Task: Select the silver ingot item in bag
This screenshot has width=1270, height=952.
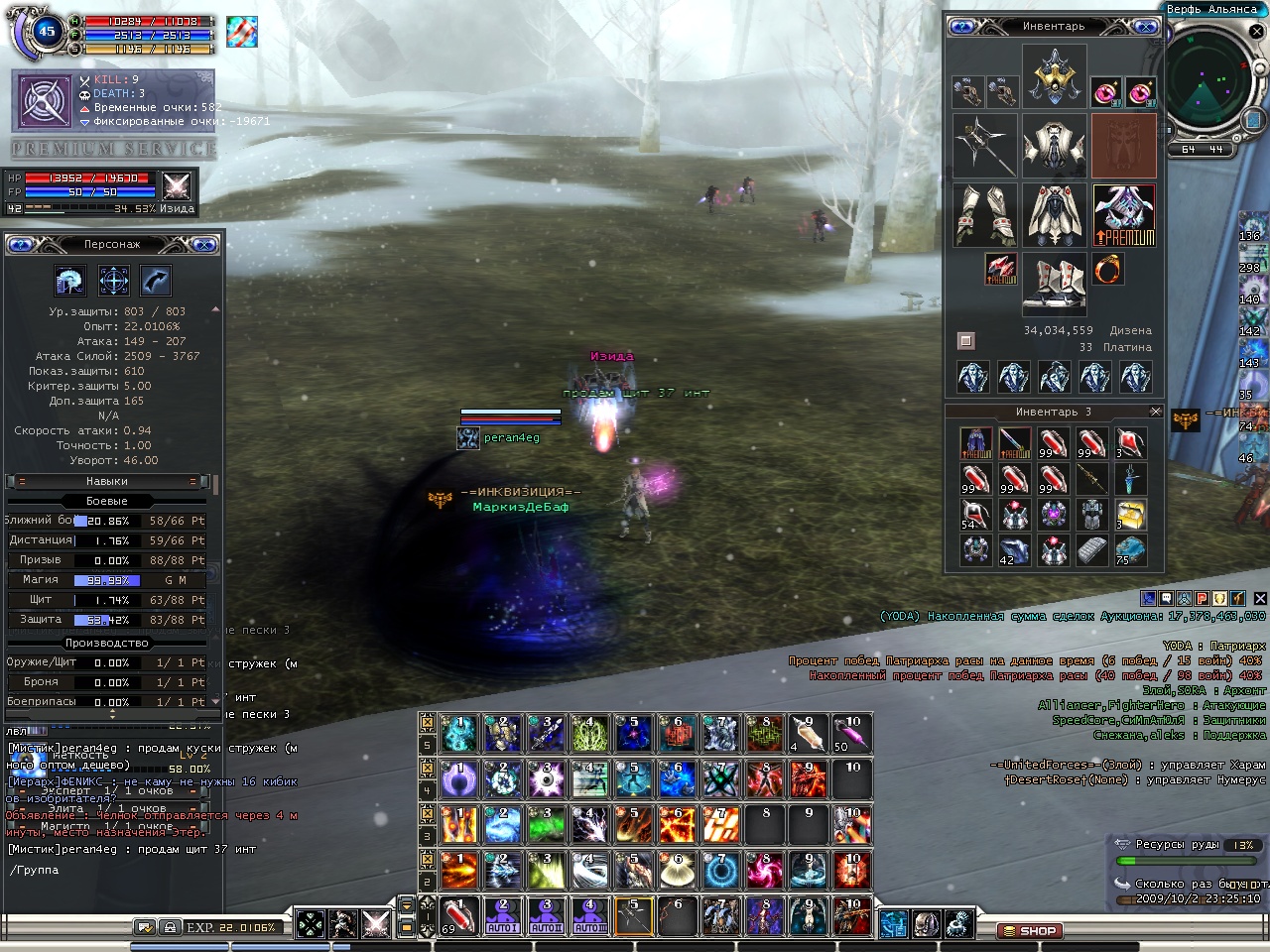Action: pyautogui.click(x=1091, y=549)
